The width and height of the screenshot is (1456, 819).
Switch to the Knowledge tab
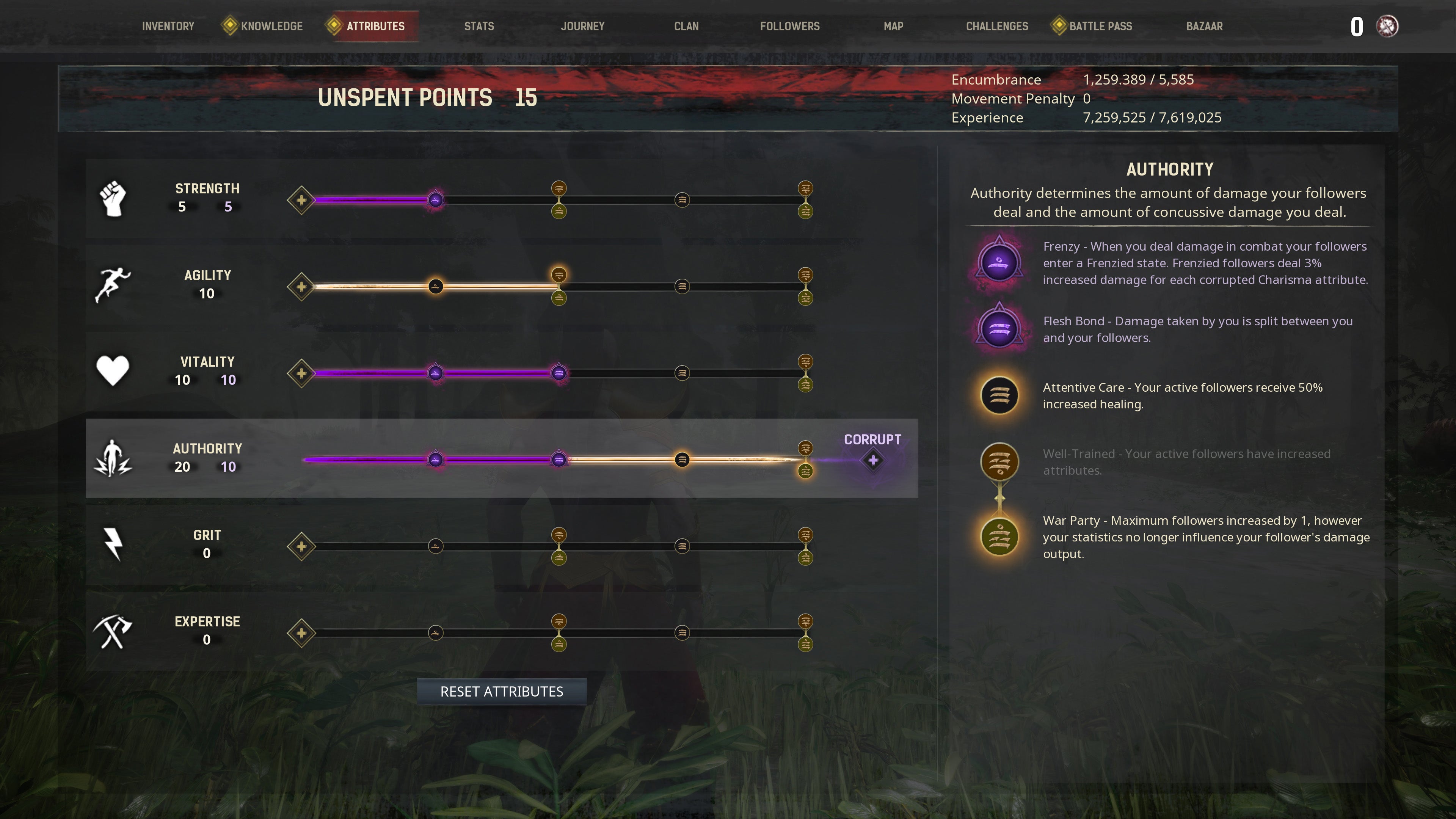271,27
